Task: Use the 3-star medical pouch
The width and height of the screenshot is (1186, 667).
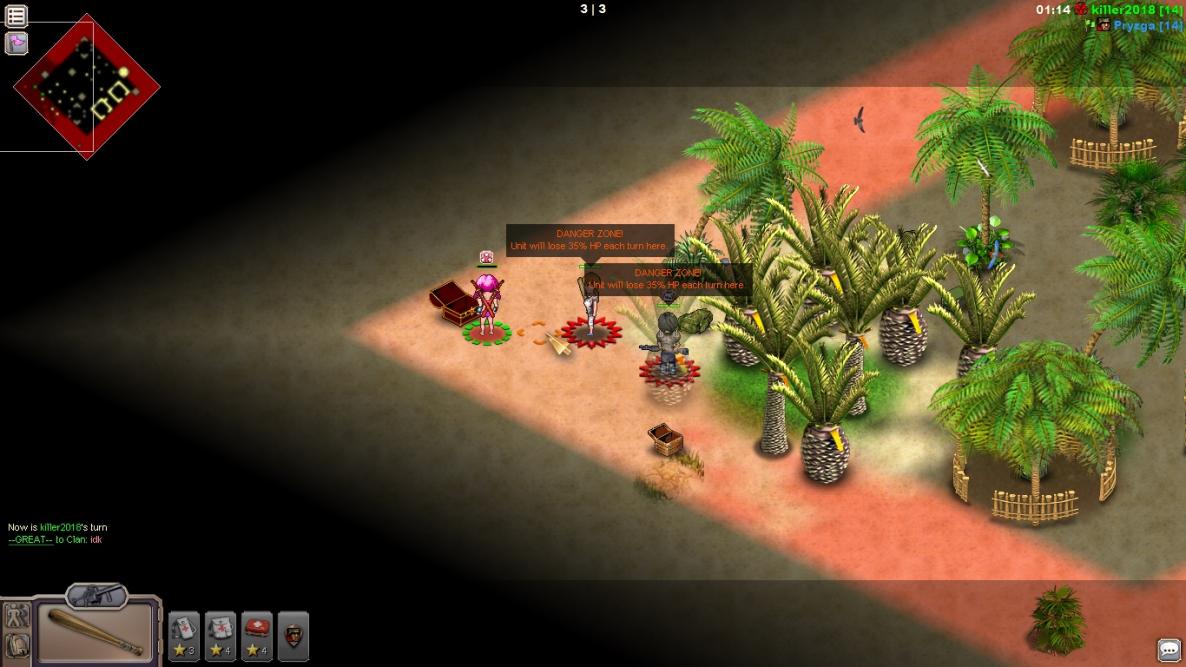Action: click(184, 634)
